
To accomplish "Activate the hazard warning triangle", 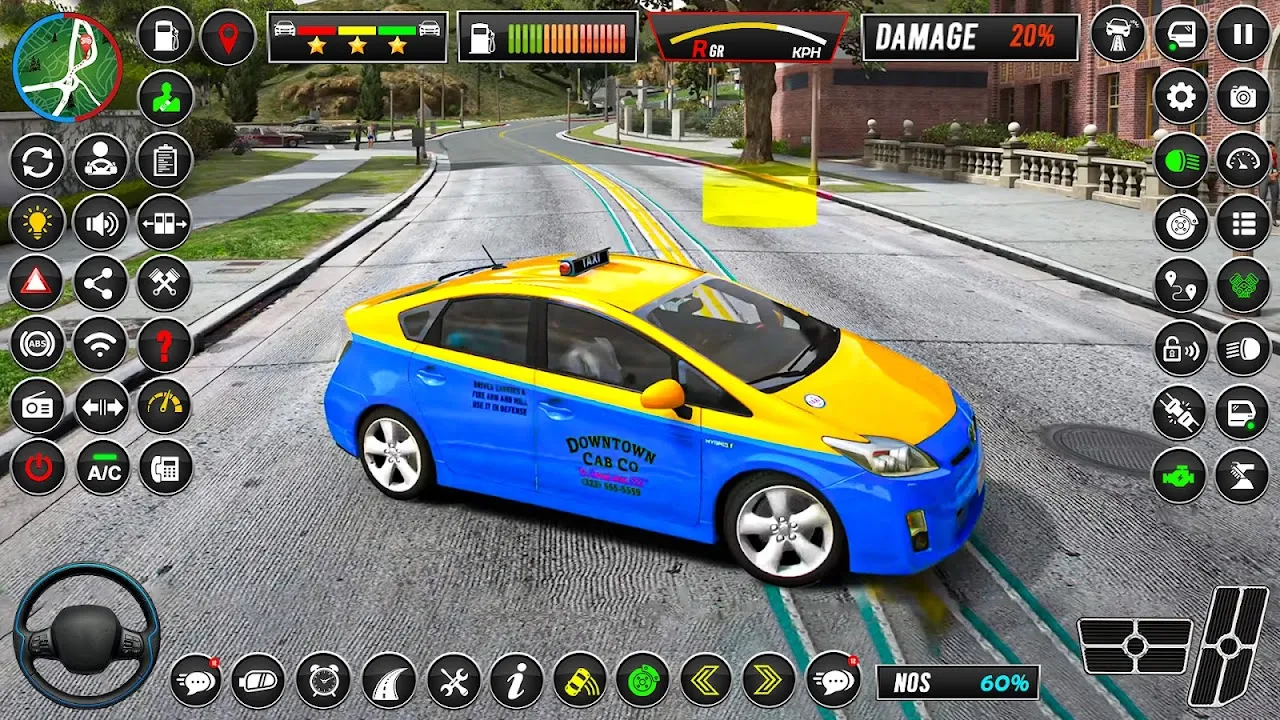I will [x=36, y=283].
